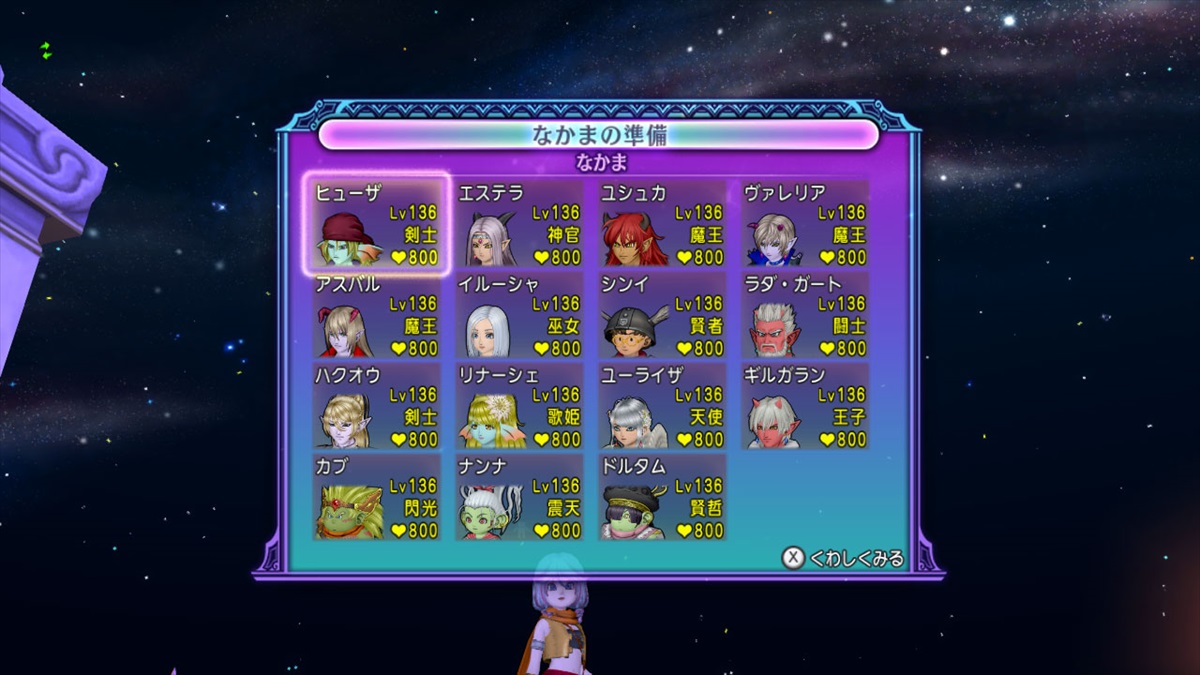Pick ユーライザ the 天使

(662, 406)
